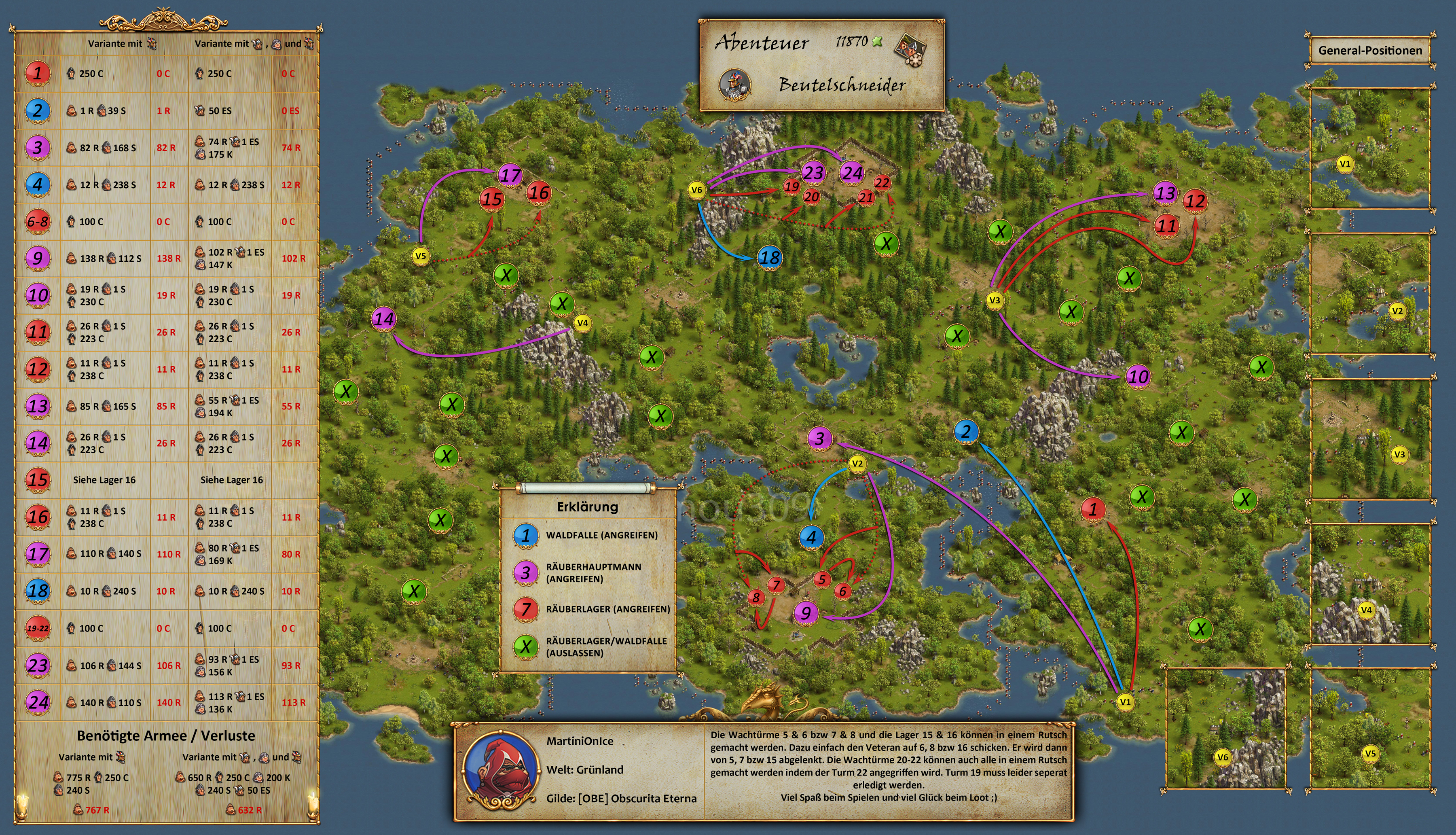Select the camp 24 row in the army table
This screenshot has width=1456, height=835.
coord(166,703)
